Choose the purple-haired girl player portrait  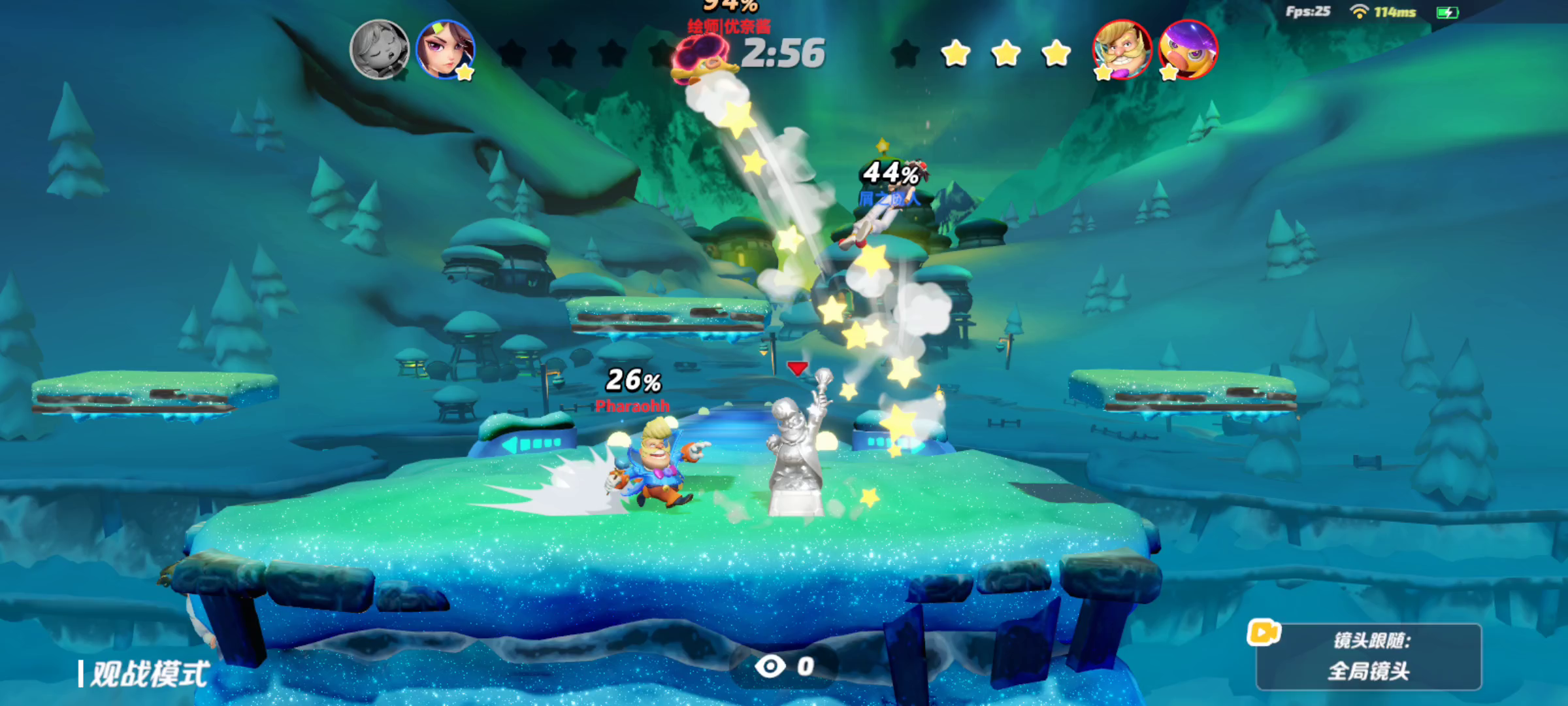[446, 50]
